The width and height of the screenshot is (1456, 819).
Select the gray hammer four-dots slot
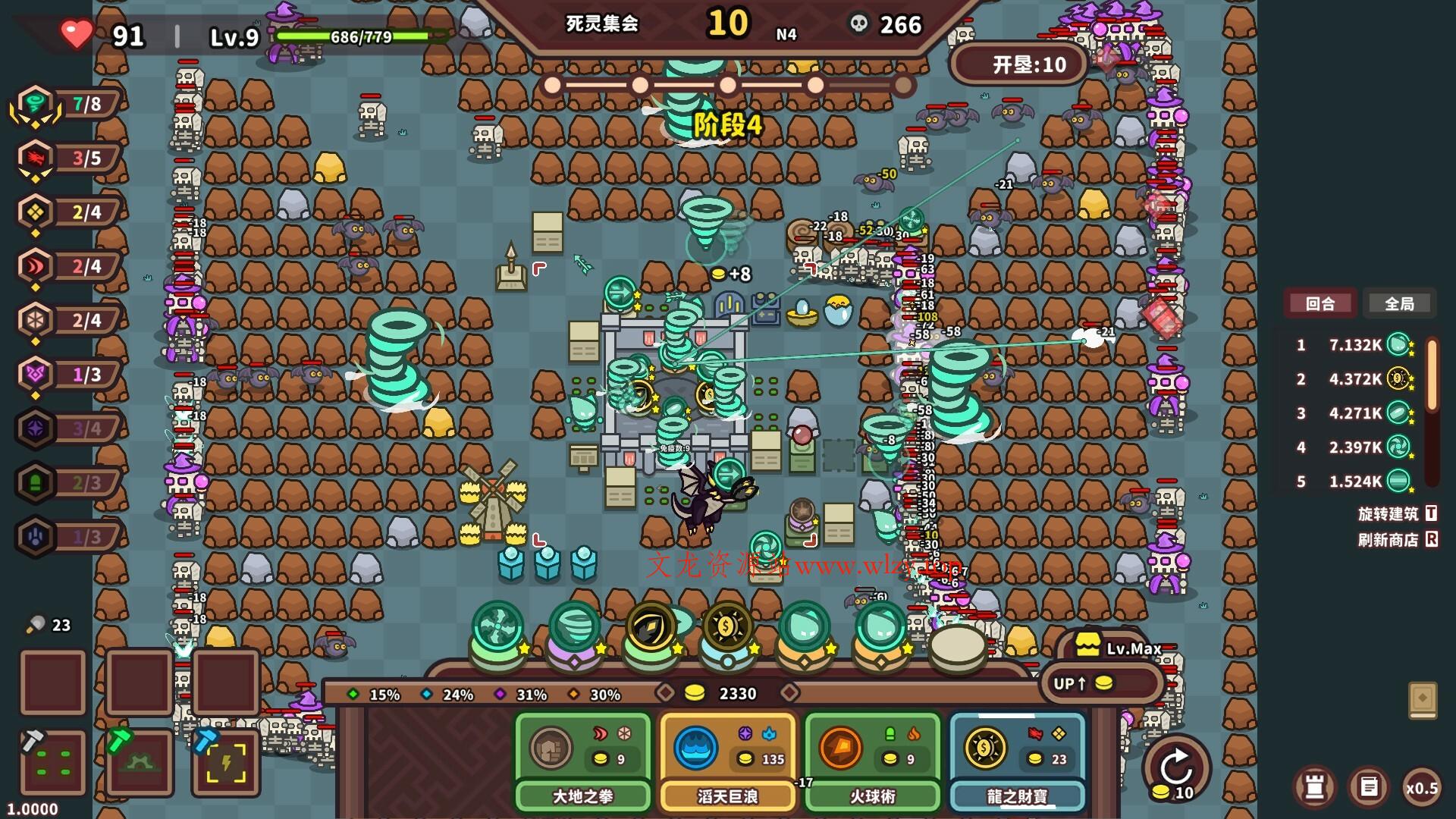[53, 763]
